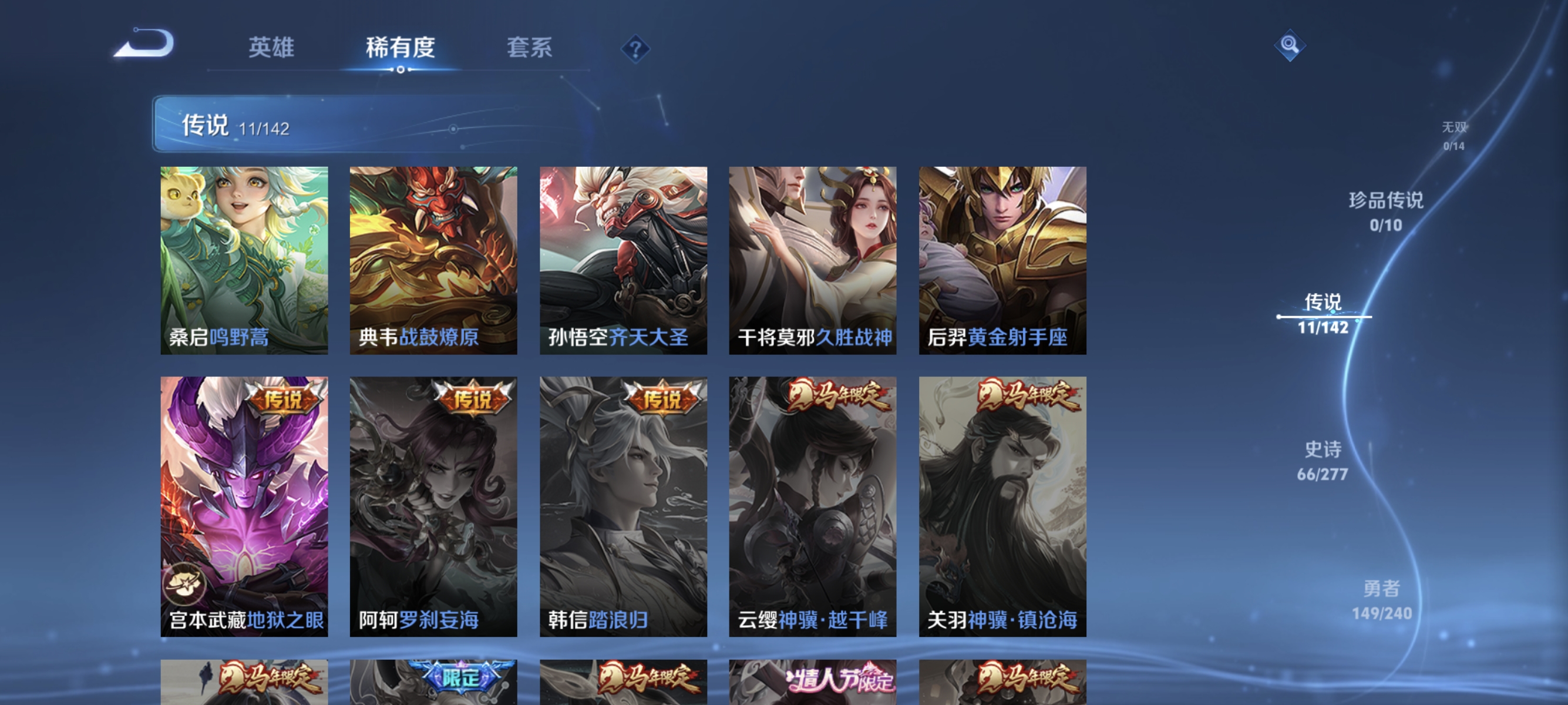The width and height of the screenshot is (1568, 705).
Task: Switch to the 套系 tab
Action: (x=531, y=48)
